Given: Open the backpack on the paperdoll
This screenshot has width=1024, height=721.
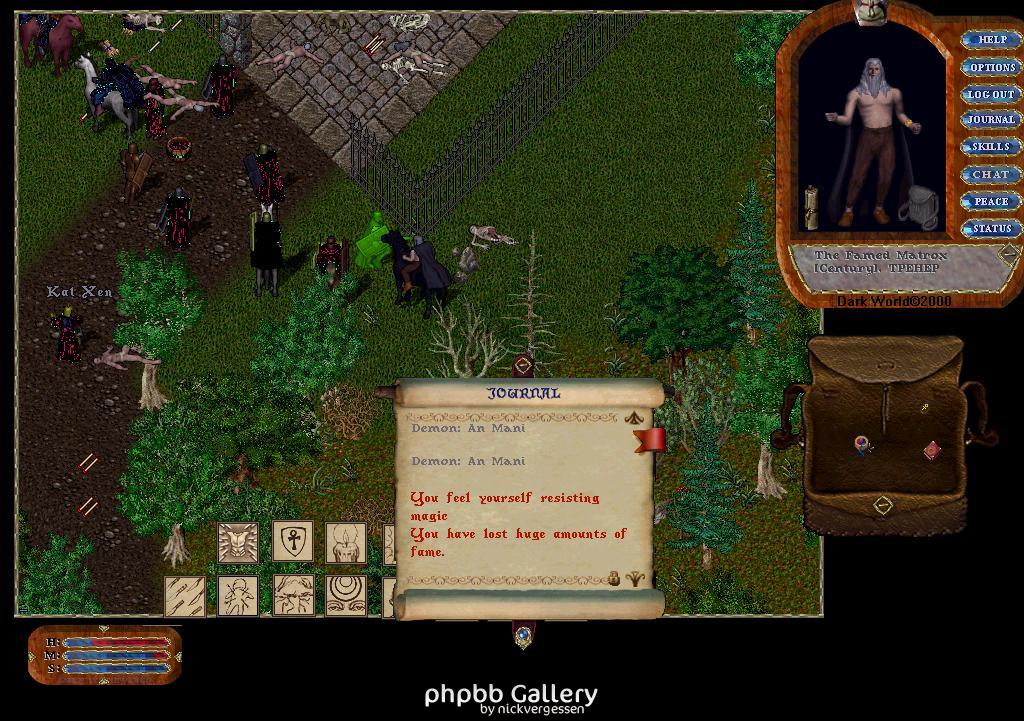Looking at the screenshot, I should point(916,207).
